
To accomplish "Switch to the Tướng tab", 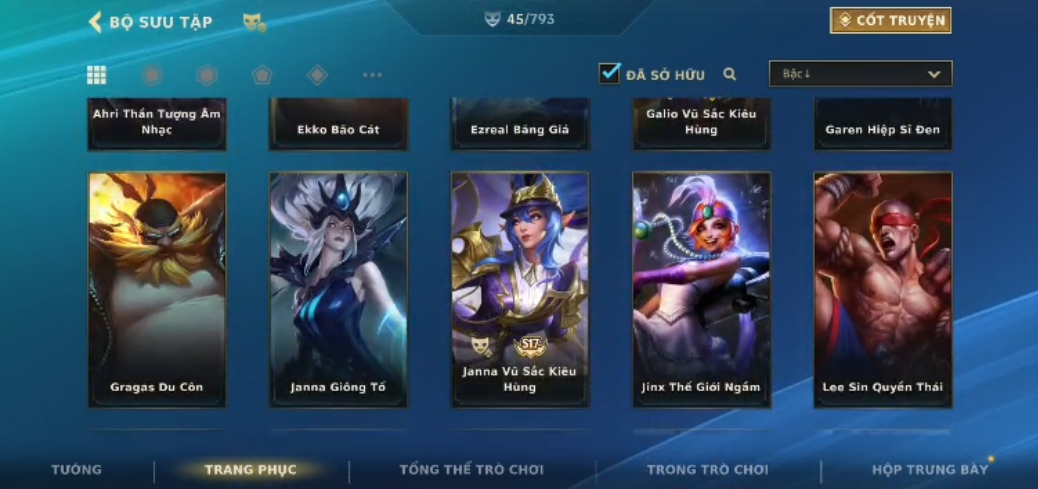I will click(77, 470).
